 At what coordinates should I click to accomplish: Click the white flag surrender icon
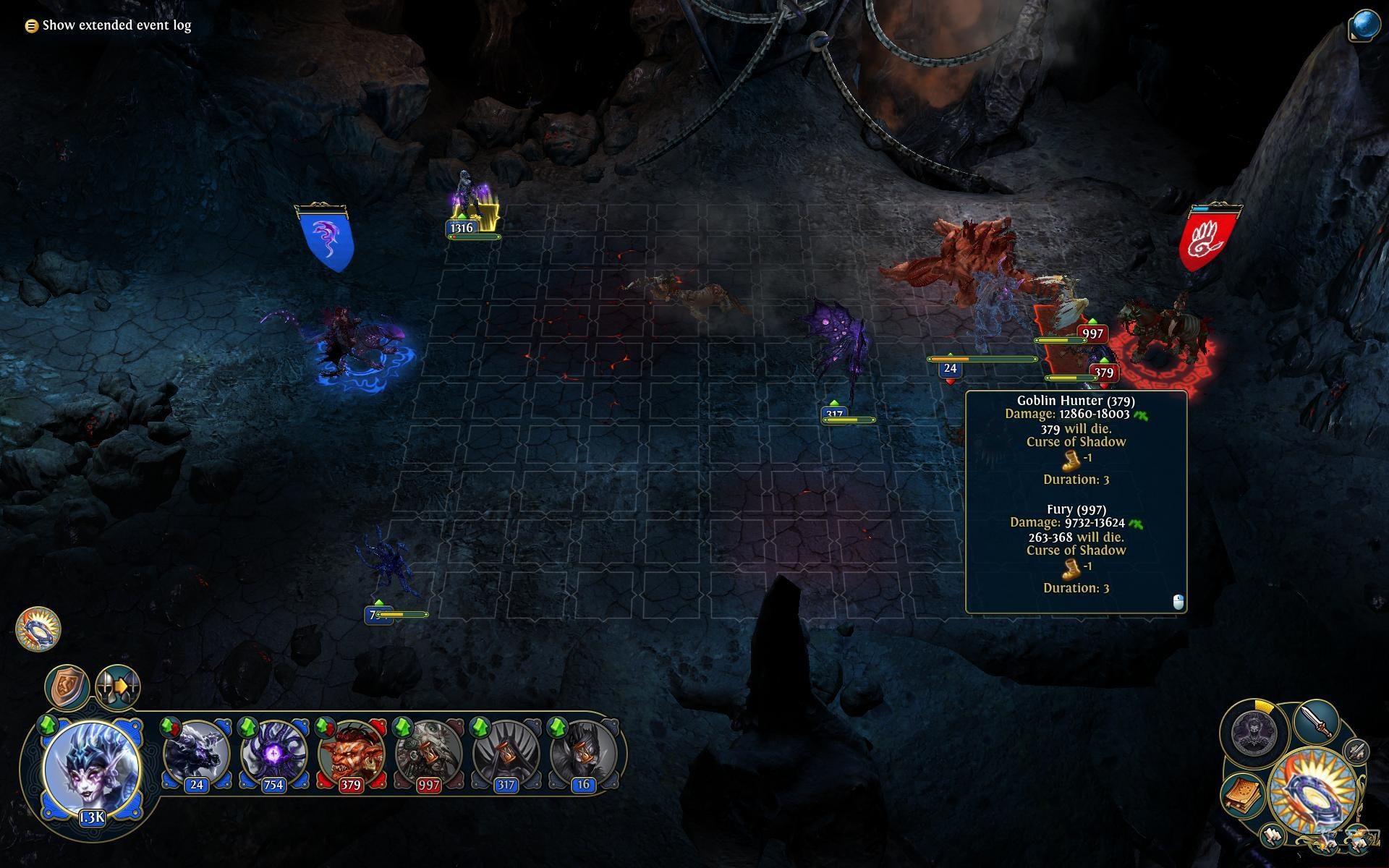pyautogui.click(x=1273, y=837)
